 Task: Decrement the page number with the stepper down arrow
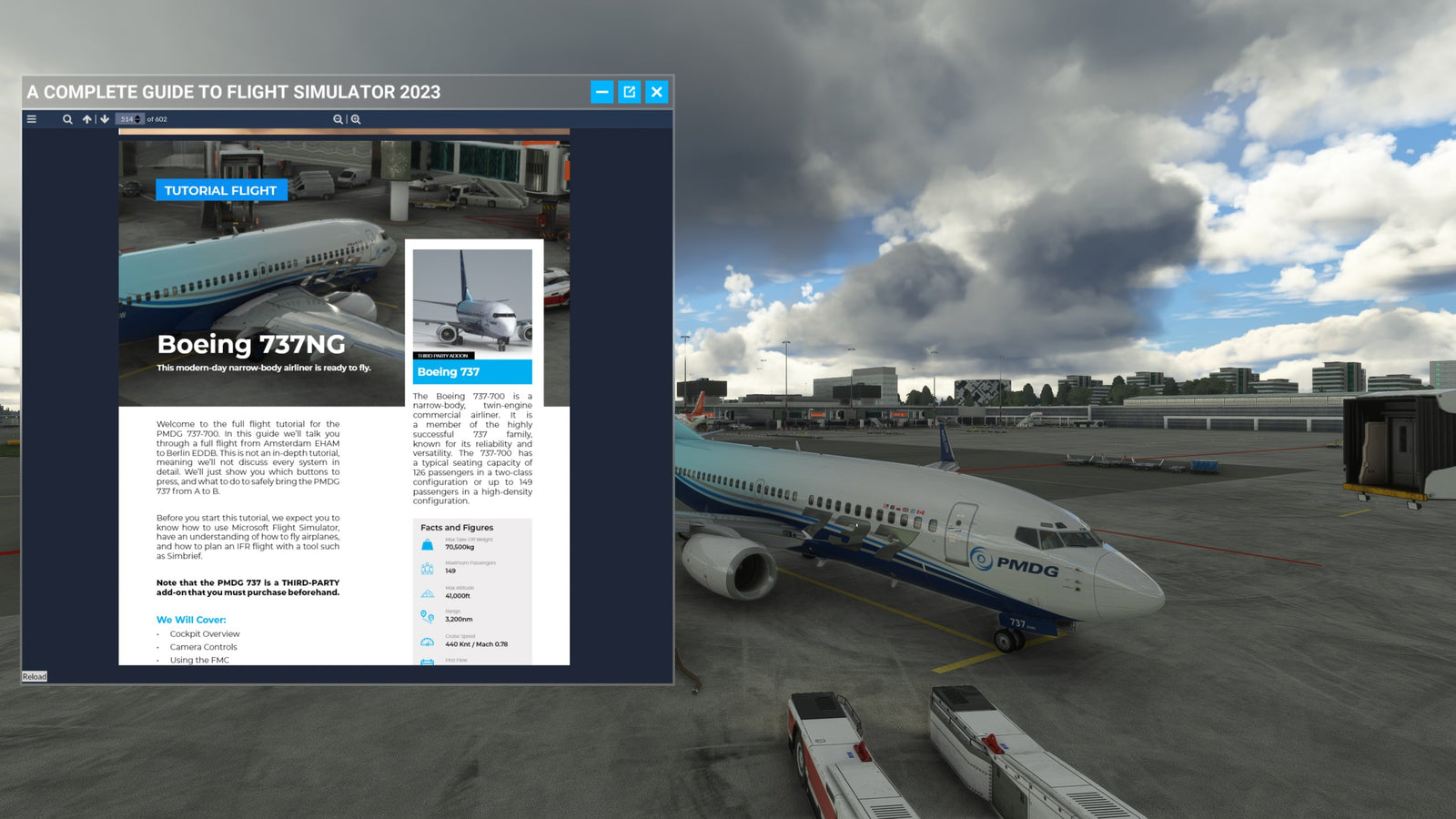(x=137, y=122)
